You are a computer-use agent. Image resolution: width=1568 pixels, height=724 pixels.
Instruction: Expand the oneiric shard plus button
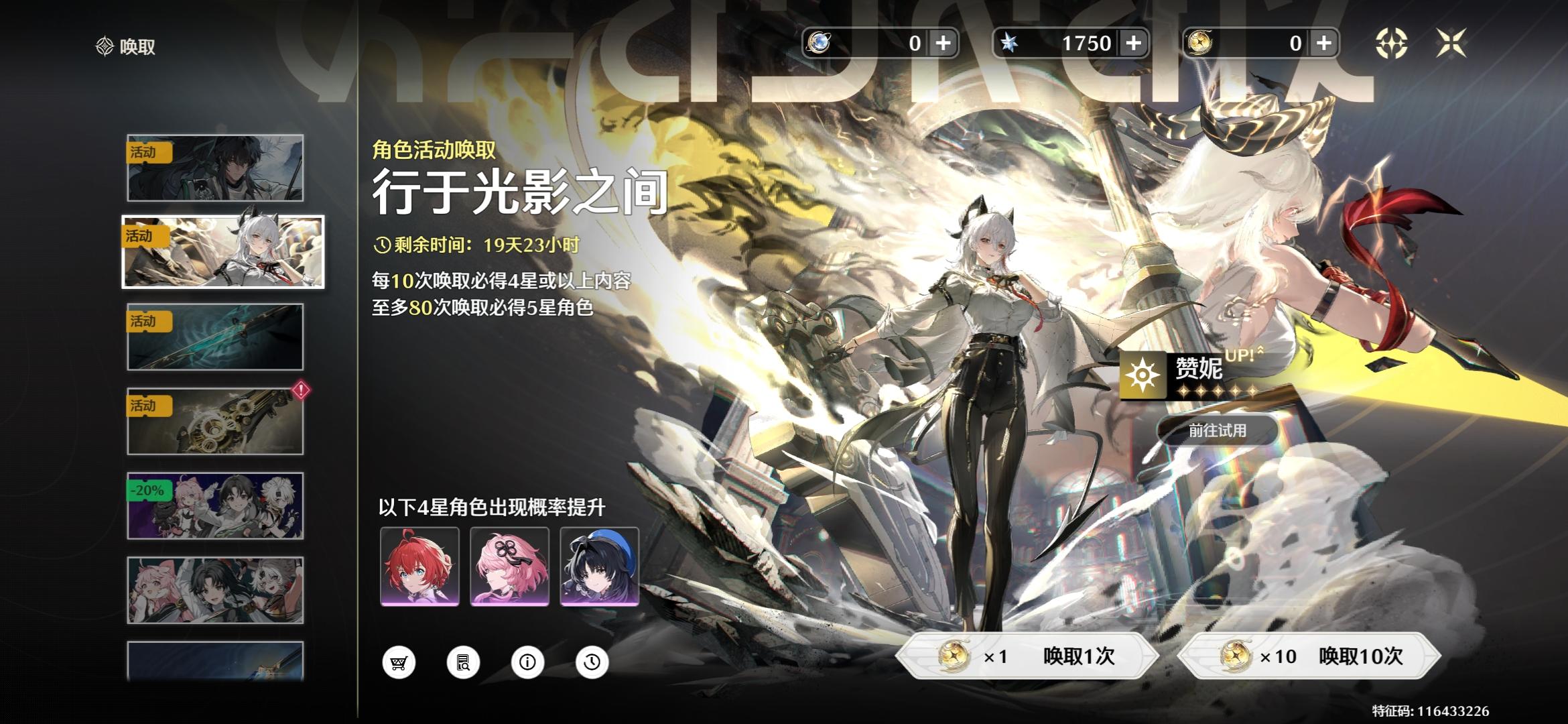943,42
